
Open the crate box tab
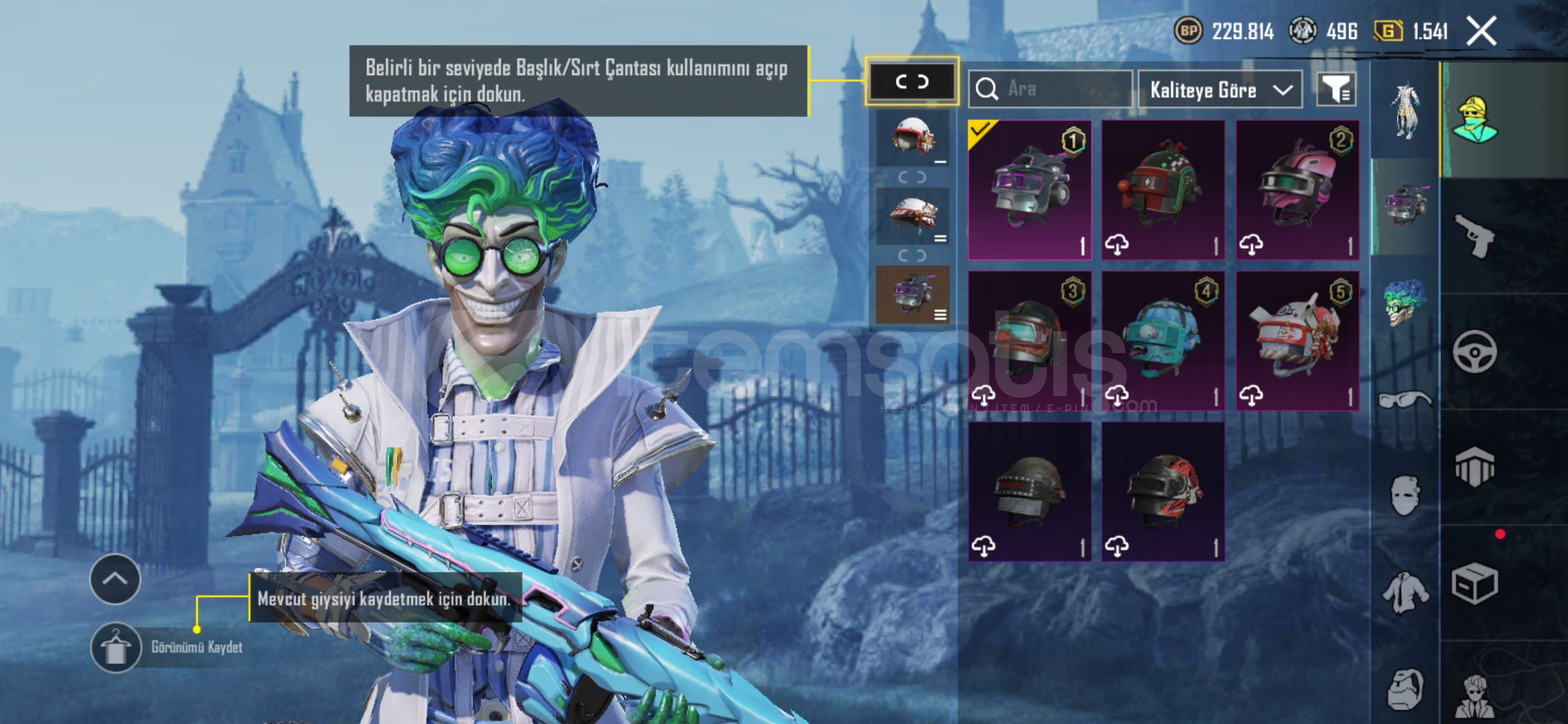click(x=1474, y=583)
